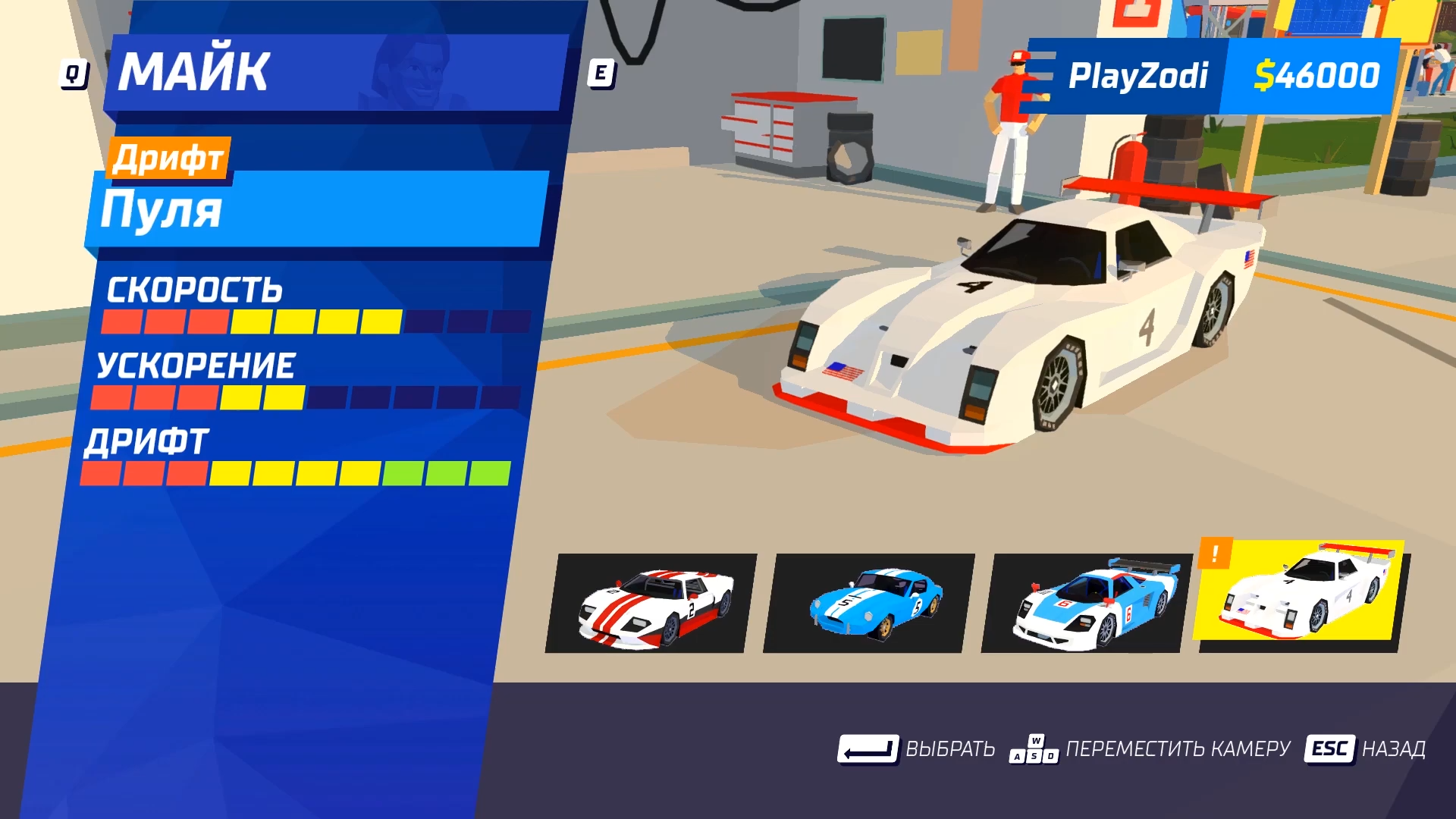Image resolution: width=1456 pixels, height=819 pixels.
Task: Go back with the НАЗАД button
Action: pos(1365,749)
